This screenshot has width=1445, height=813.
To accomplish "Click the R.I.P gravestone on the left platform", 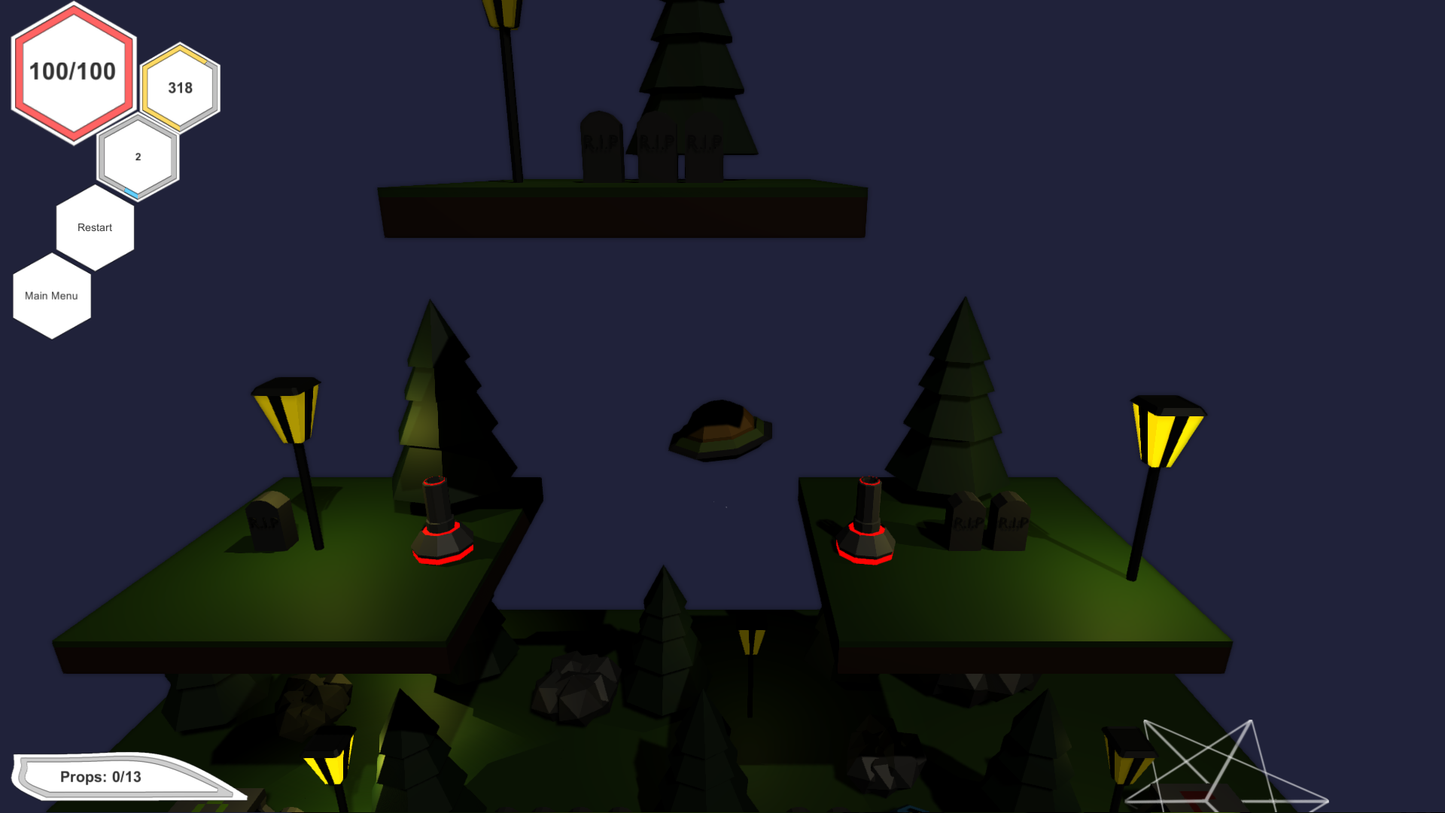I will [x=267, y=520].
